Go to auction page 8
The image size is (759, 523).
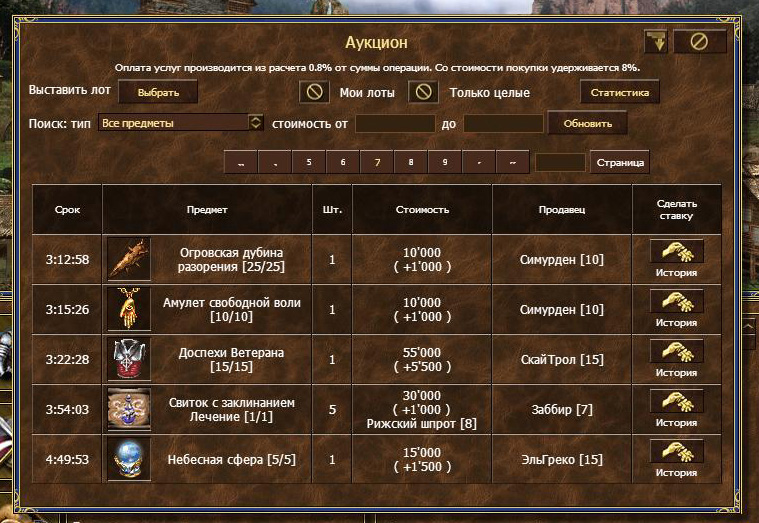tap(411, 162)
